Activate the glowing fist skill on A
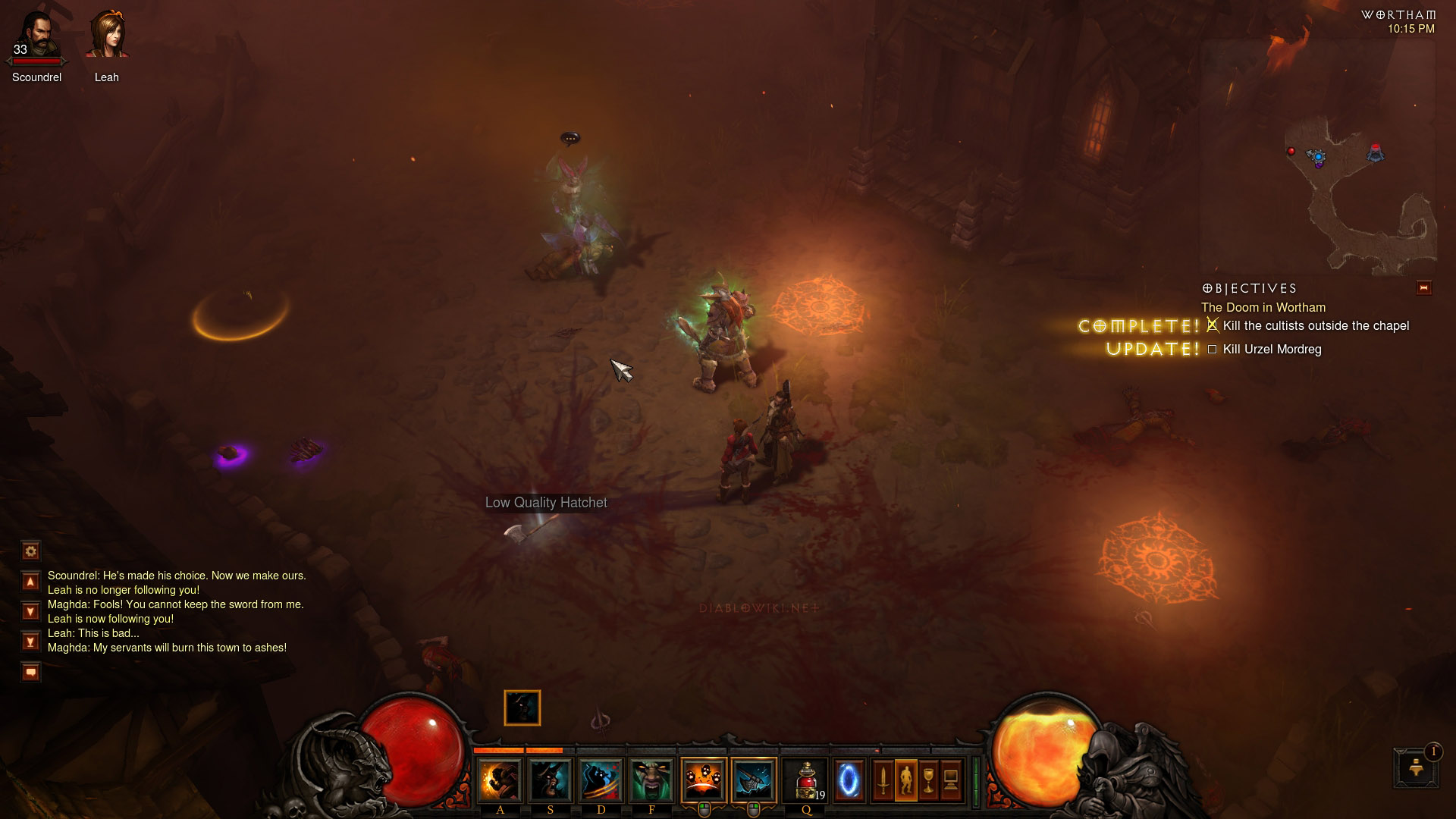 click(500, 780)
